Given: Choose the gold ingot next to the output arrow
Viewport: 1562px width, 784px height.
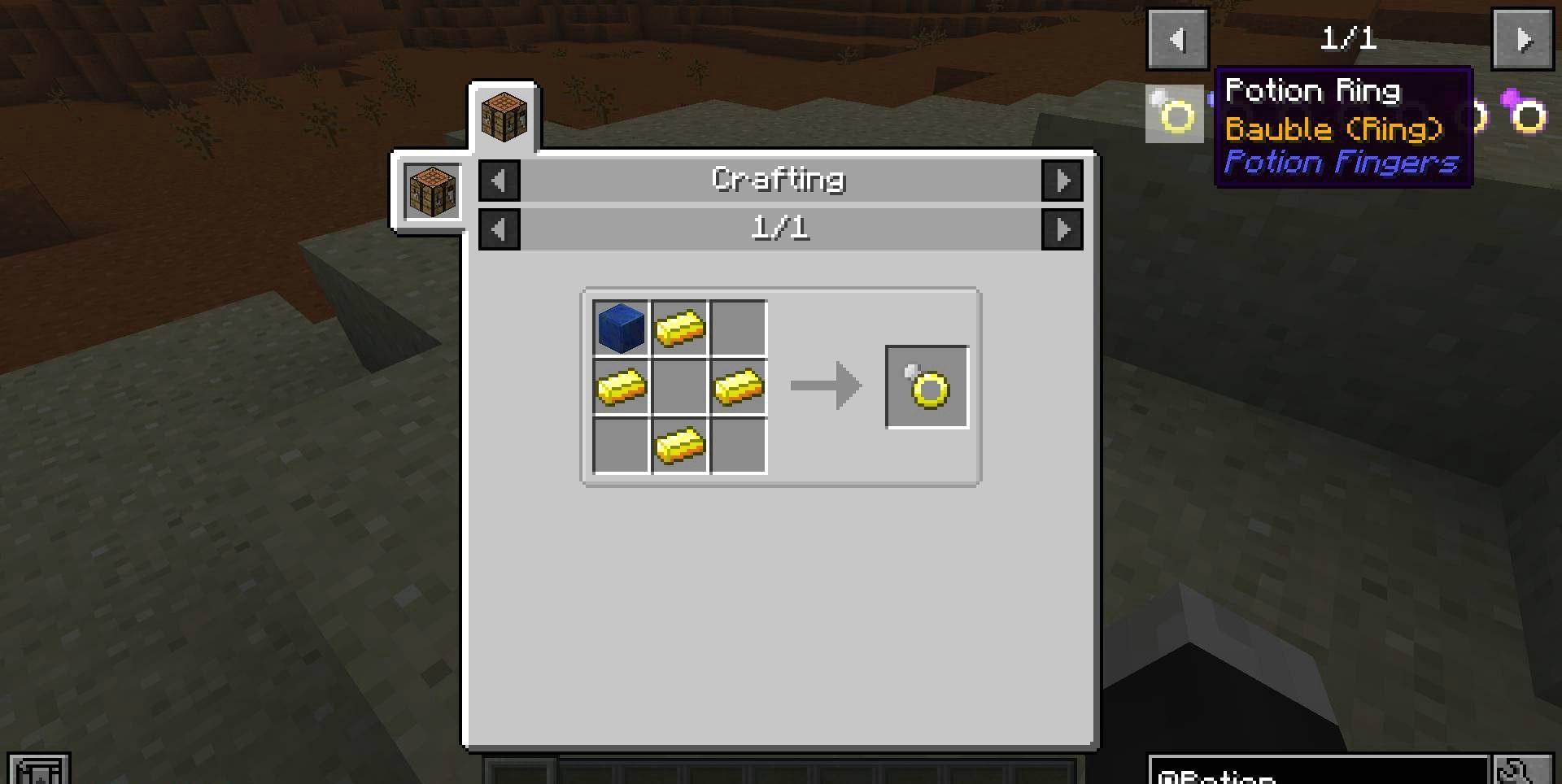Looking at the screenshot, I should (739, 387).
